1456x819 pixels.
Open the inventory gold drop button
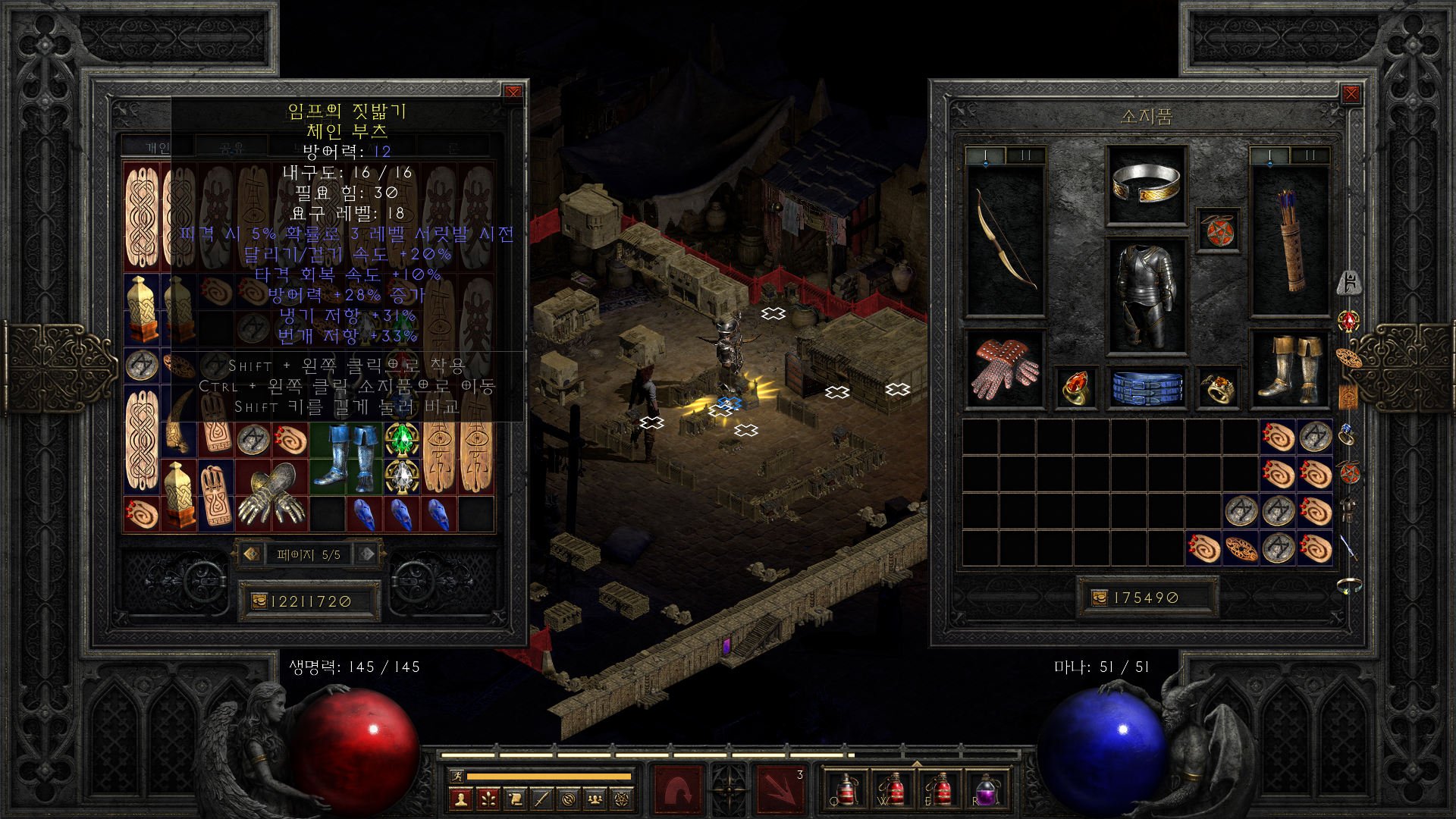1099,598
